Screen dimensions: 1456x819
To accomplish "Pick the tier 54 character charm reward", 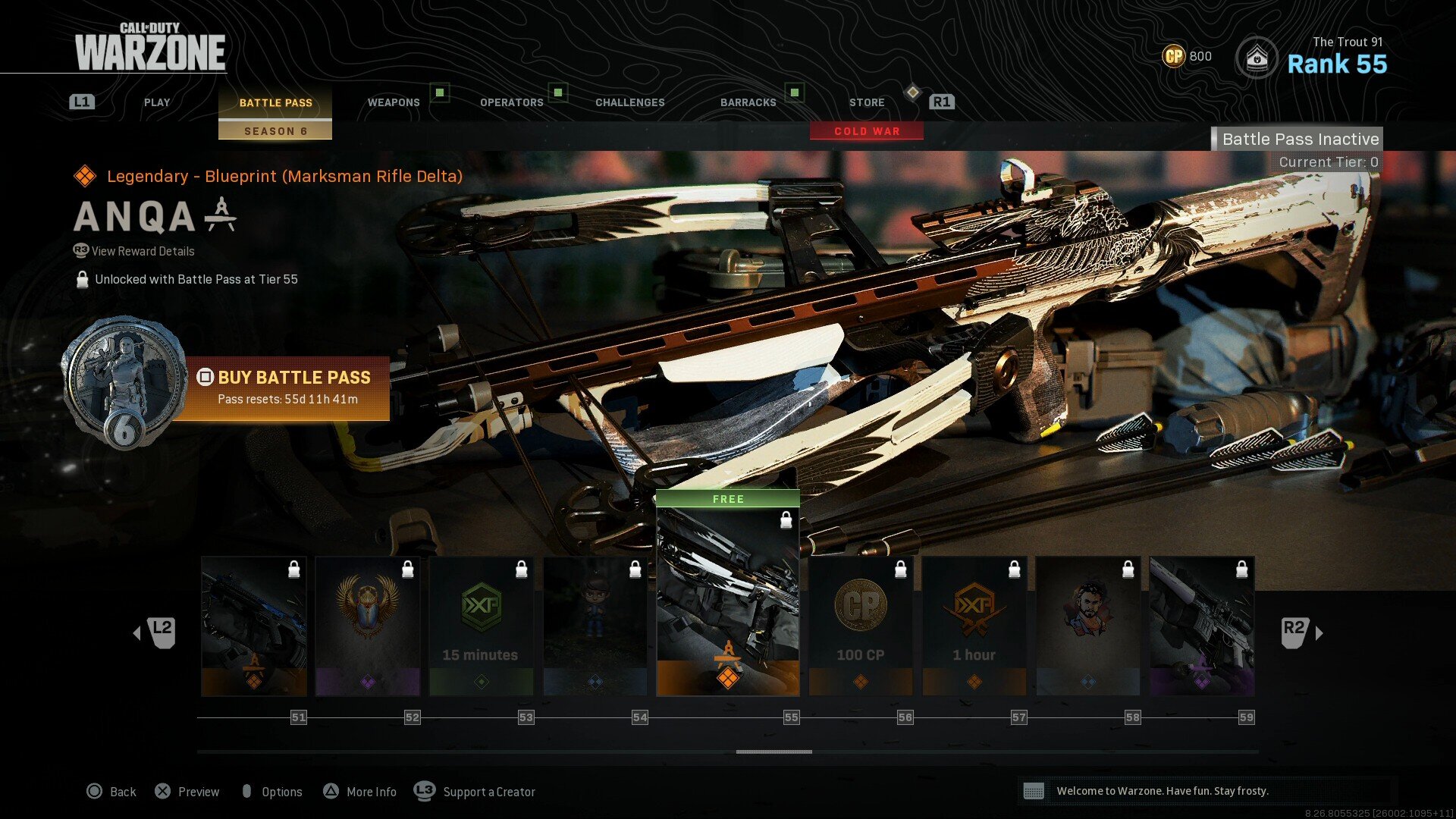I will tap(595, 626).
